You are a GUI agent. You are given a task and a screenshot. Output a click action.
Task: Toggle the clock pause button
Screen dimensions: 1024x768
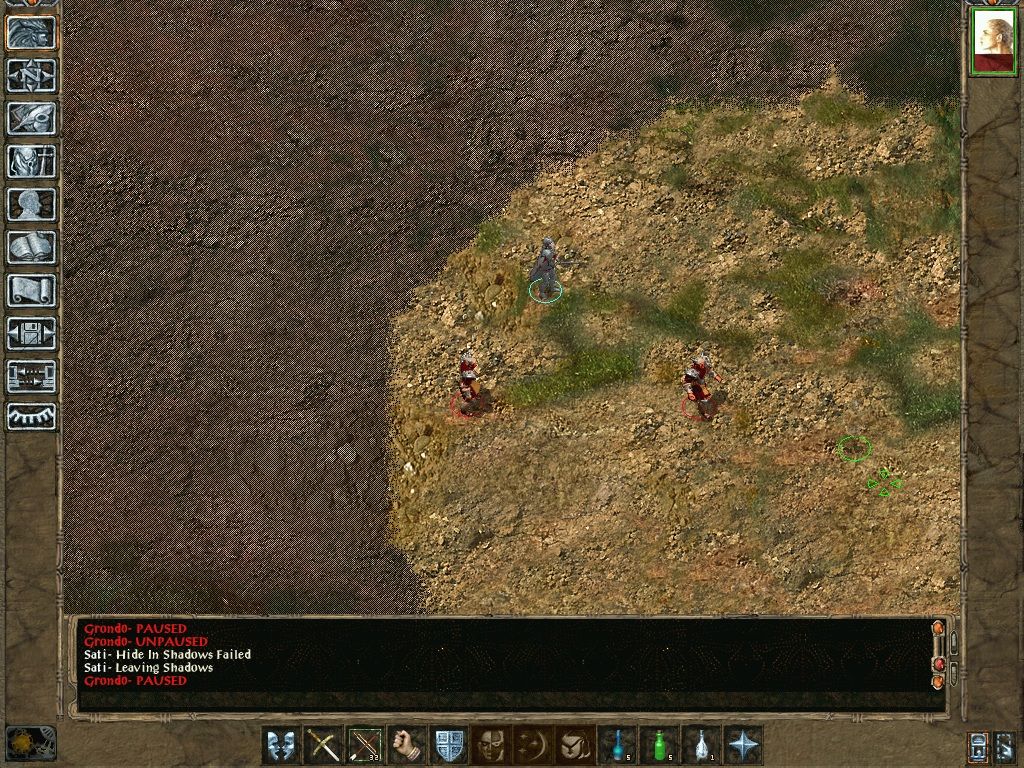30,743
